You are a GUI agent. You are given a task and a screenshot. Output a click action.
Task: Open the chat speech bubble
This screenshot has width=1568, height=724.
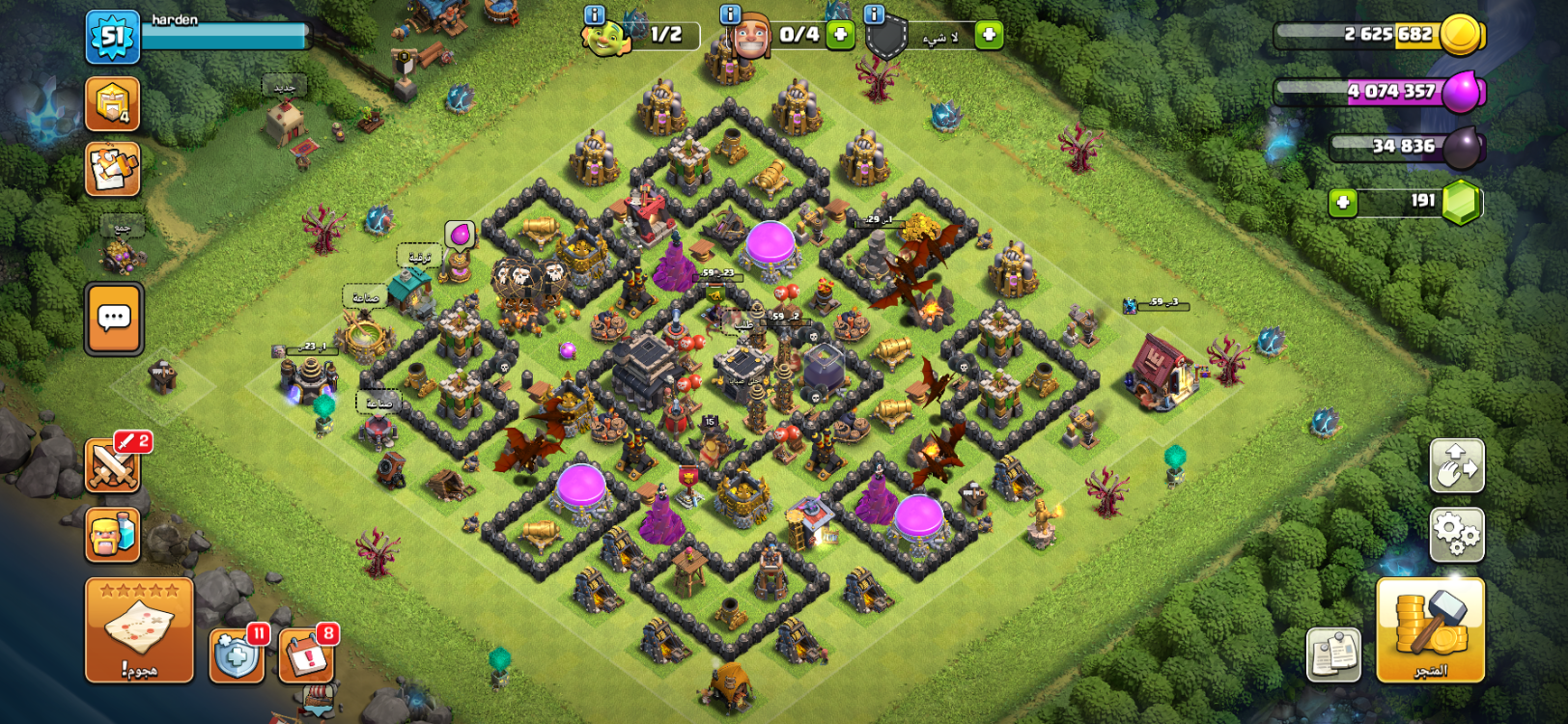[114, 319]
